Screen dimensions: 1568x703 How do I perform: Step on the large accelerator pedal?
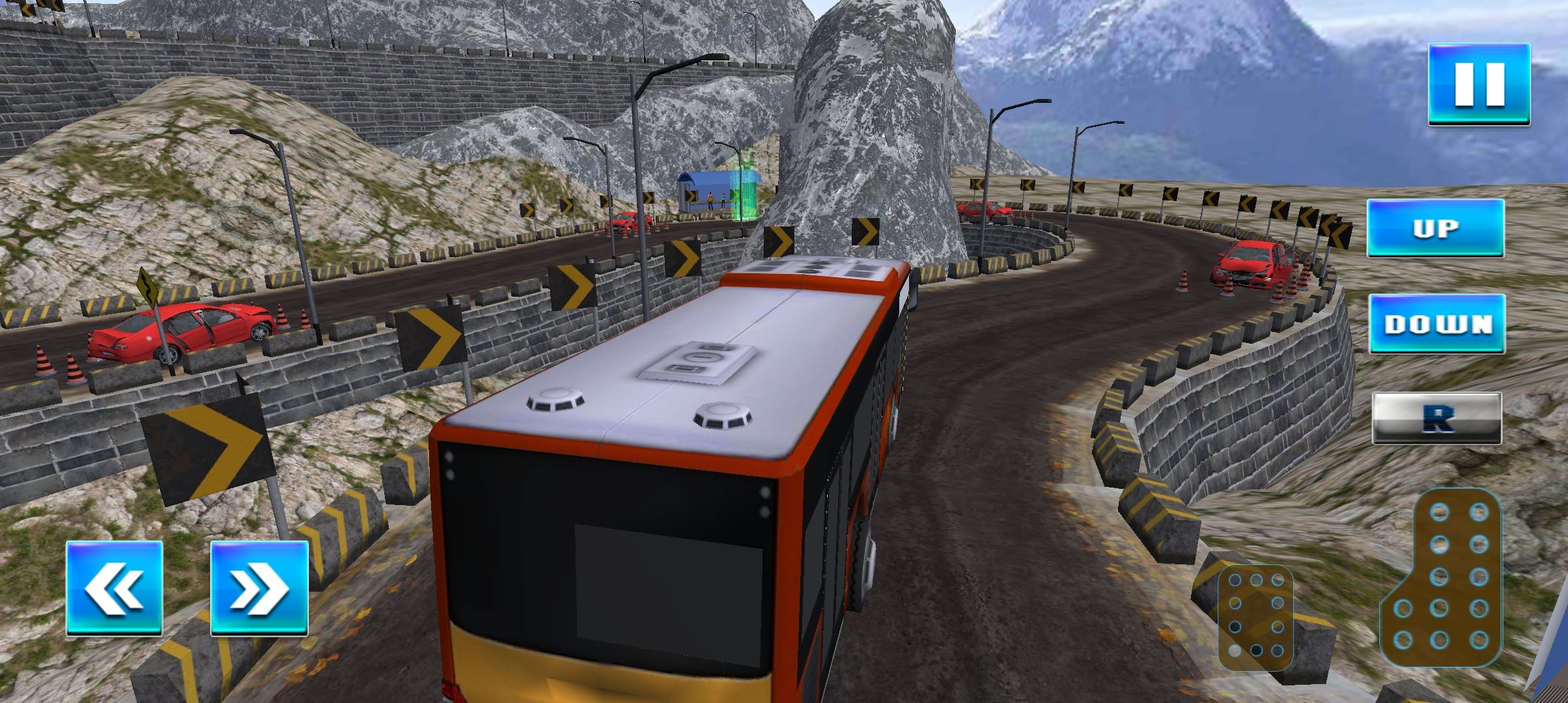click(x=1442, y=578)
